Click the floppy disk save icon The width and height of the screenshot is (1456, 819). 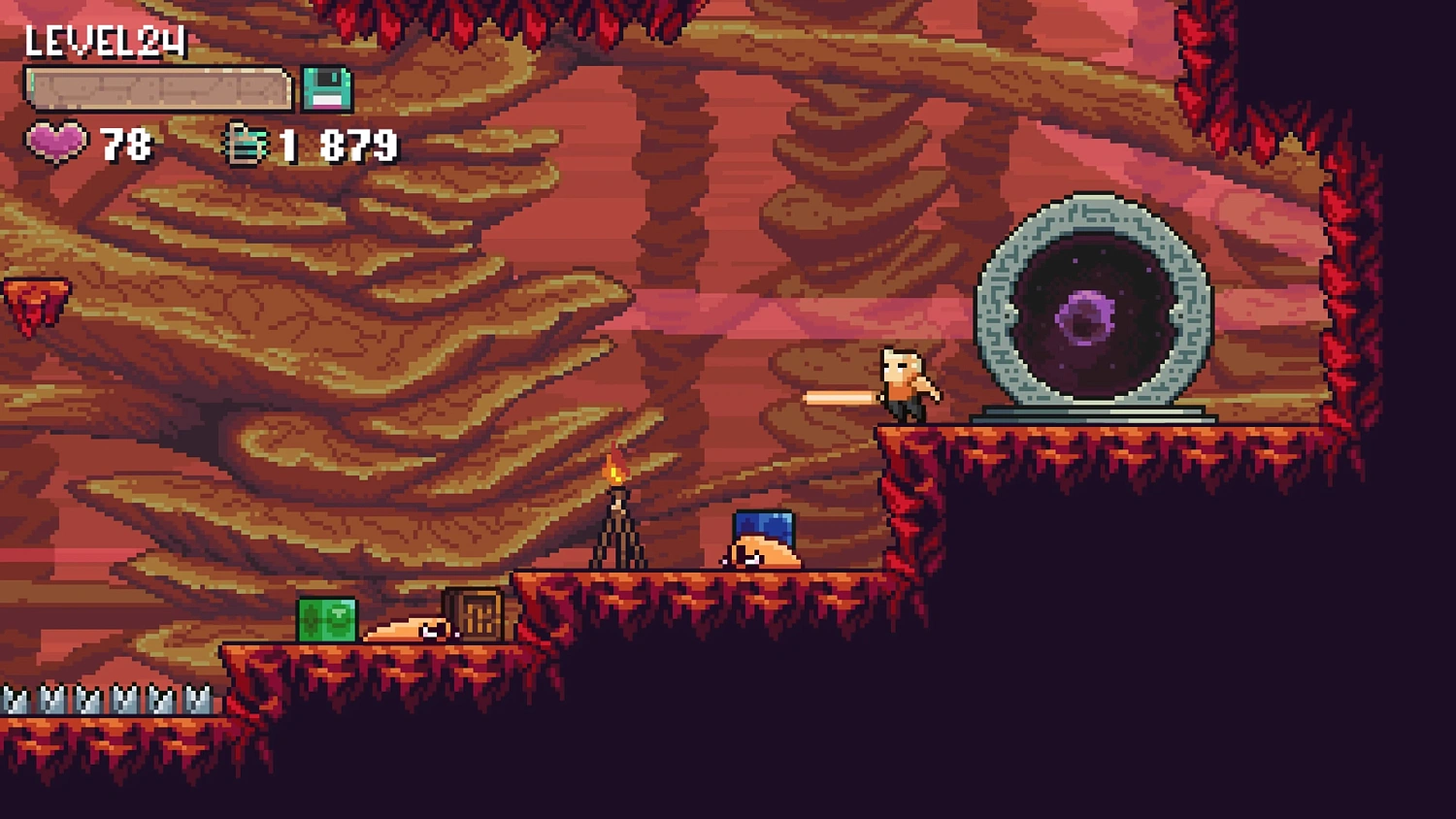tap(326, 90)
